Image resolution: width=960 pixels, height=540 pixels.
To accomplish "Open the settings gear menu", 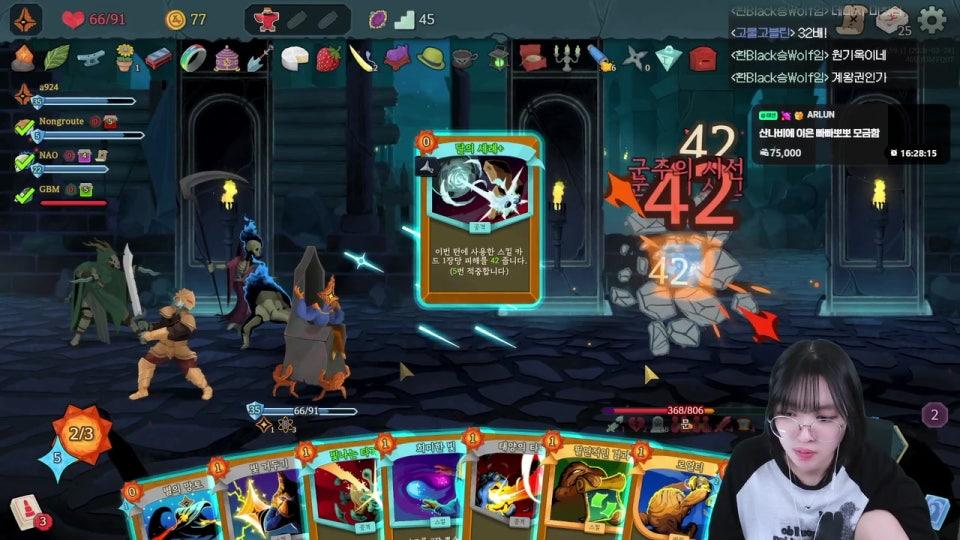I will [931, 19].
